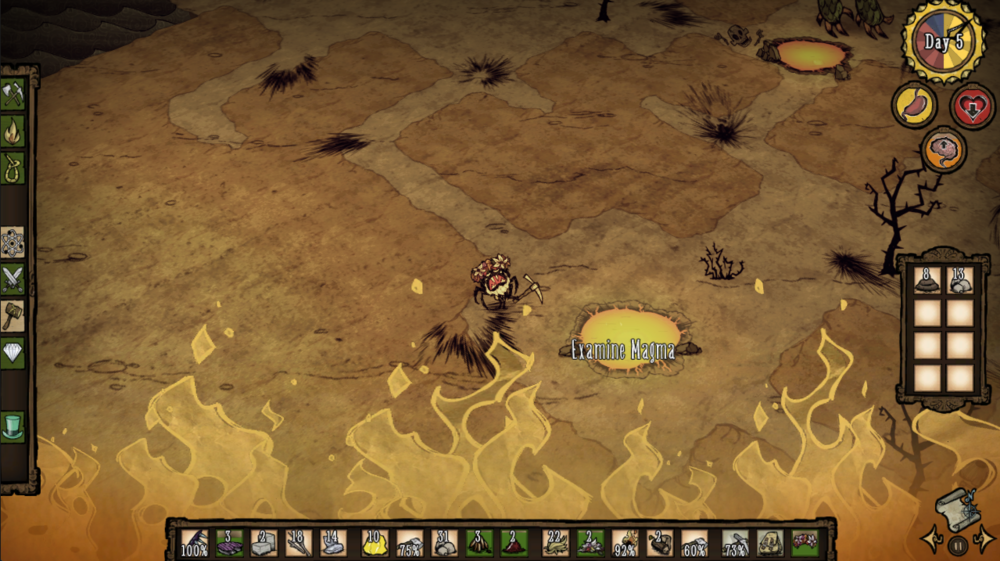The height and width of the screenshot is (561, 1000).
Task: Select the gold nugget stack of 10
Action: coord(374,543)
